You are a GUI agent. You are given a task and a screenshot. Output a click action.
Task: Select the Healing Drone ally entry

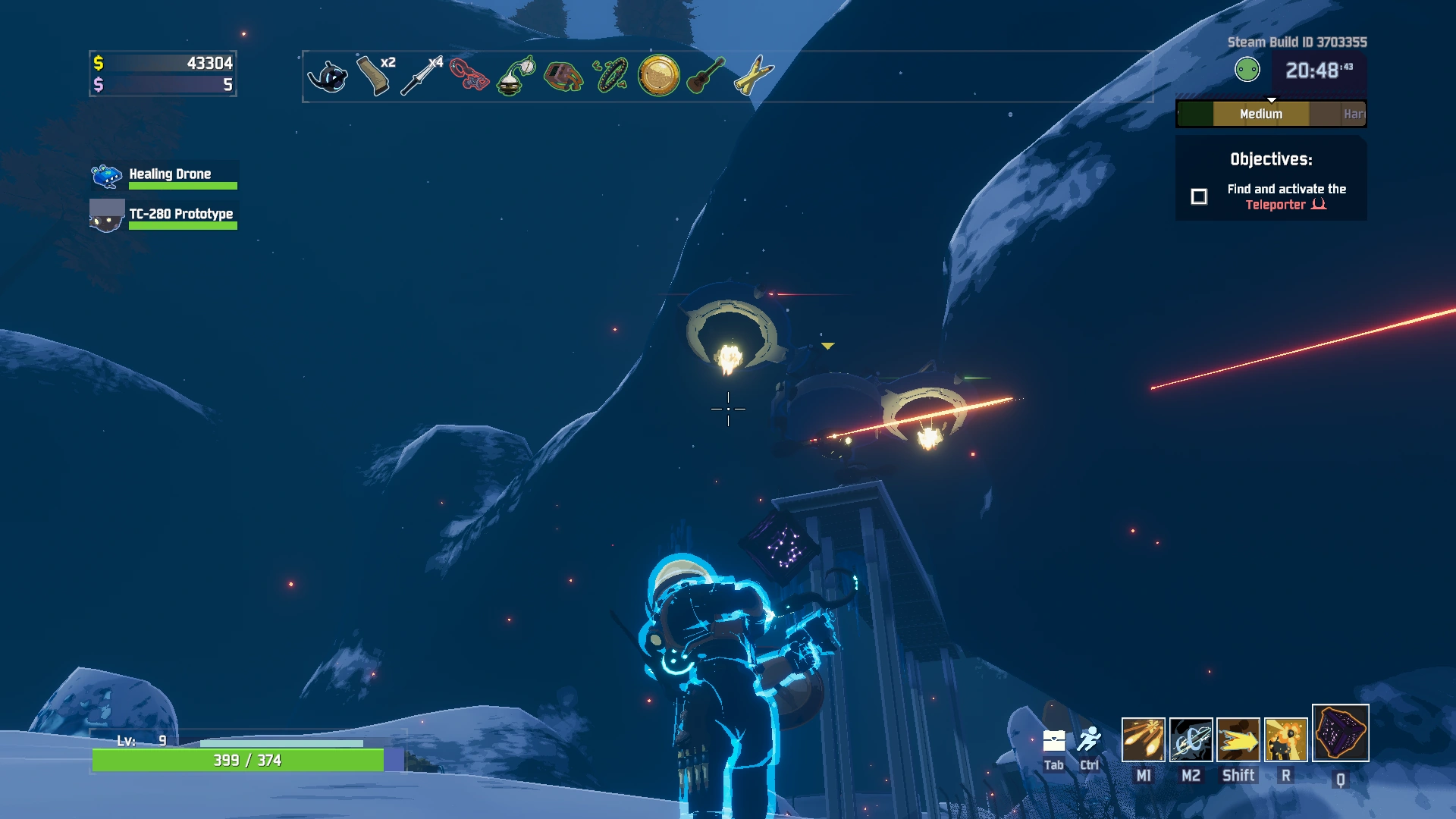pos(165,176)
